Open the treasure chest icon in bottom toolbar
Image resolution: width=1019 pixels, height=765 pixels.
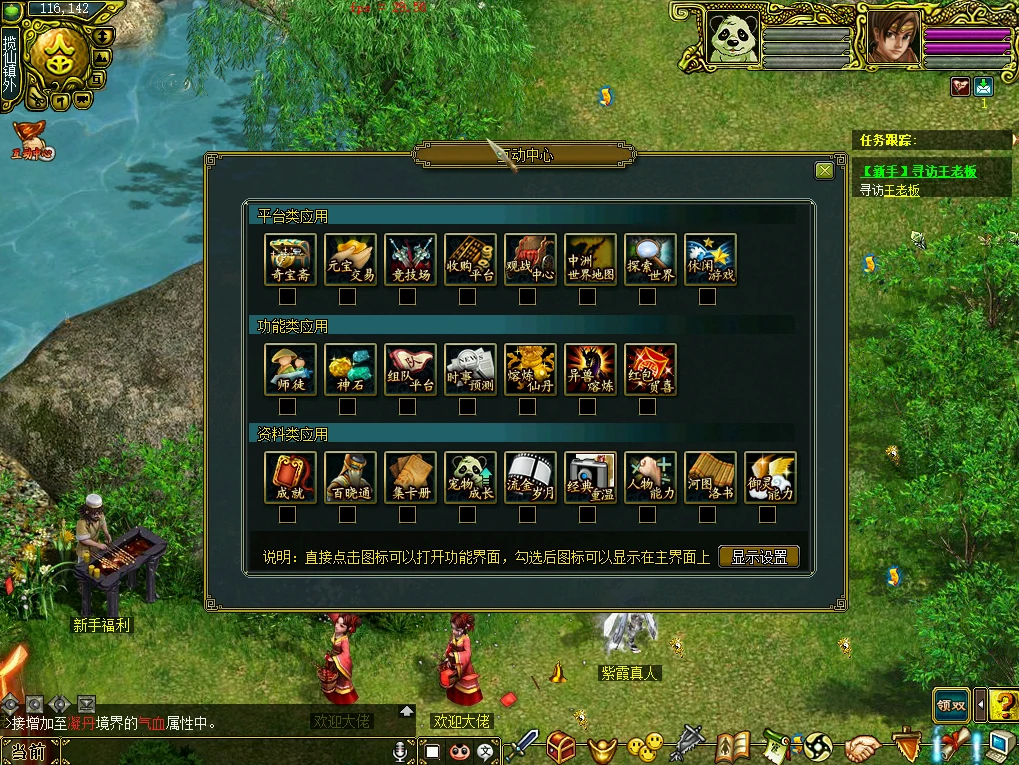[x=561, y=746]
